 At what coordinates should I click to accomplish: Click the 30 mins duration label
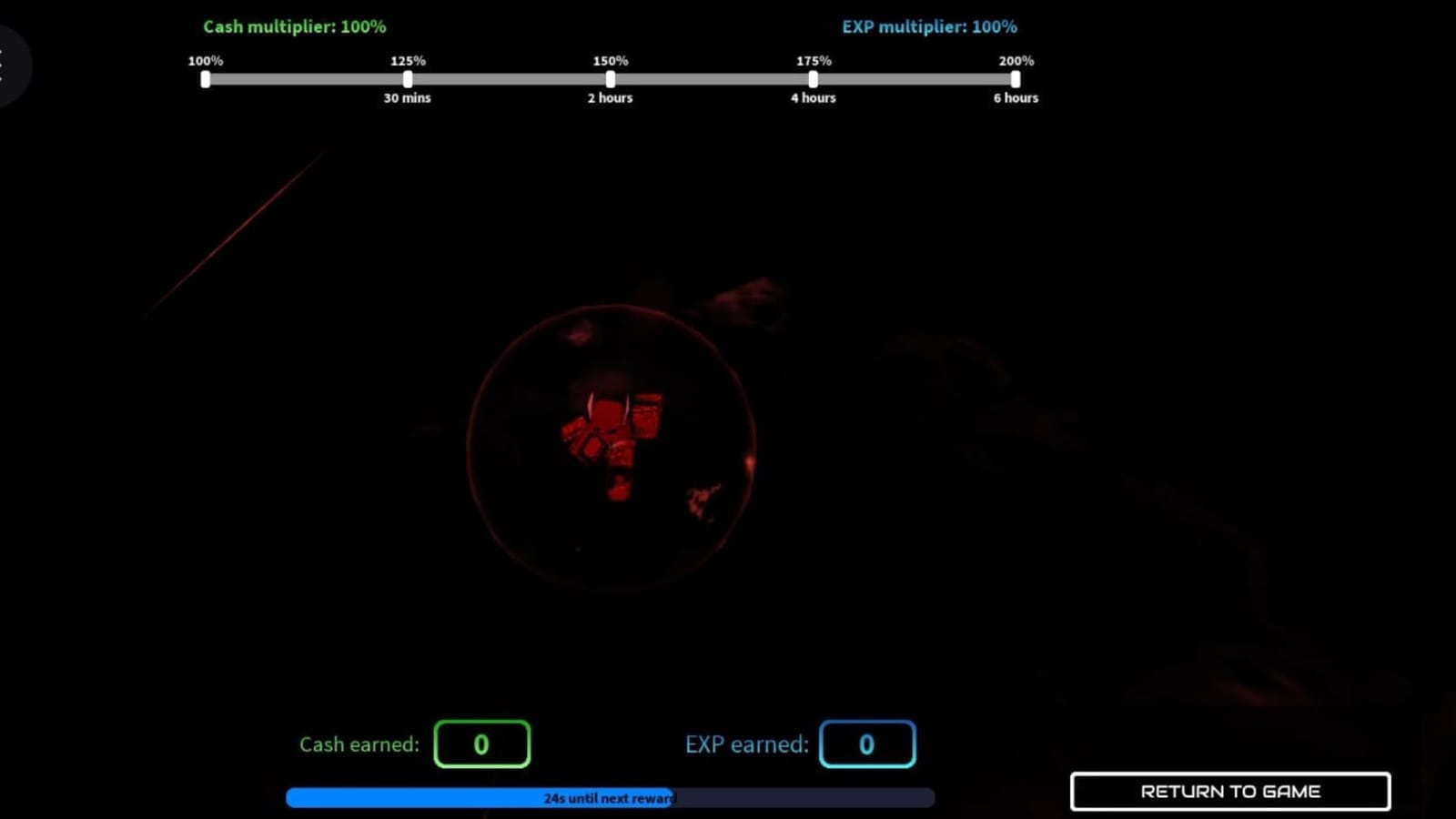click(x=407, y=97)
